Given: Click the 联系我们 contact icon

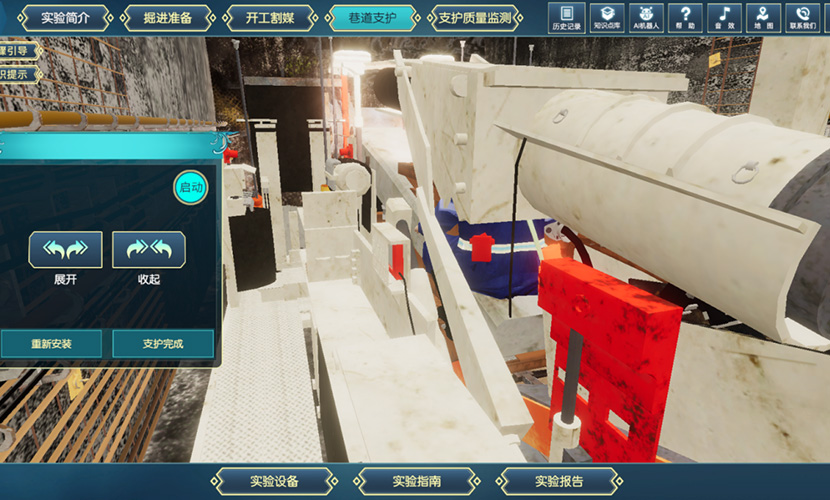Looking at the screenshot, I should tap(801, 18).
